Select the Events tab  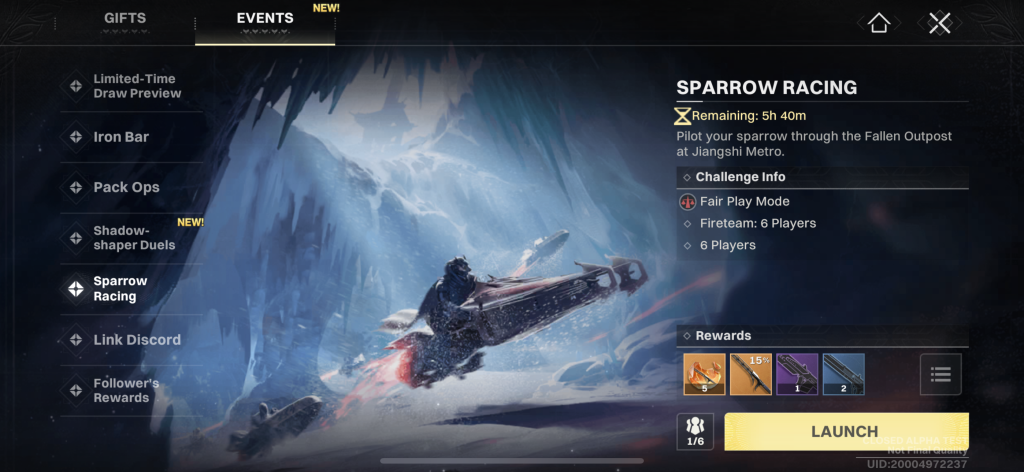click(x=265, y=19)
